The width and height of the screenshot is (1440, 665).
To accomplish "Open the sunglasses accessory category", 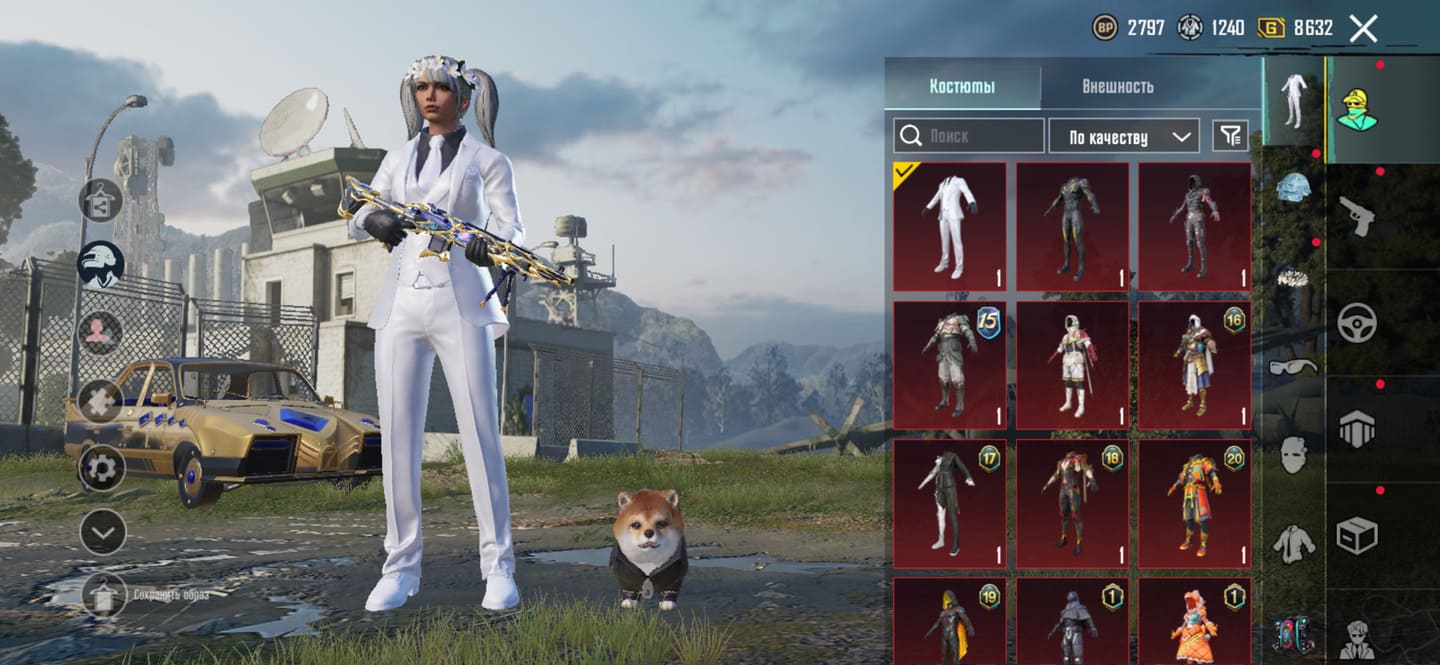I will click(x=1293, y=367).
